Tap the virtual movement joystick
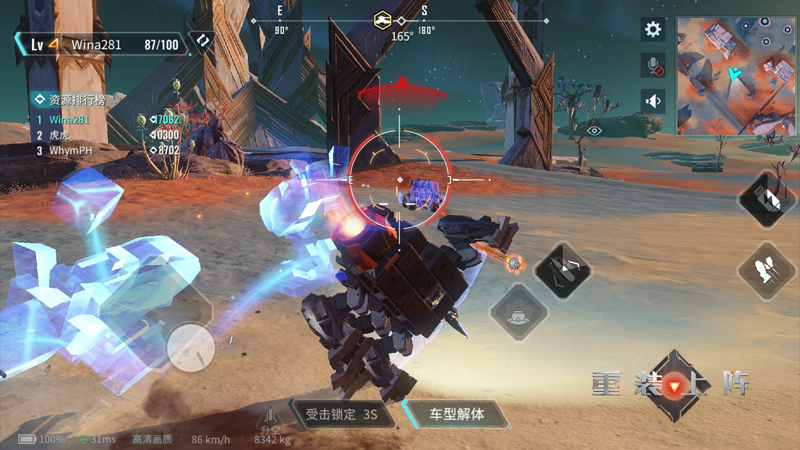Screen dimensions: 800x450 (x=189, y=349)
